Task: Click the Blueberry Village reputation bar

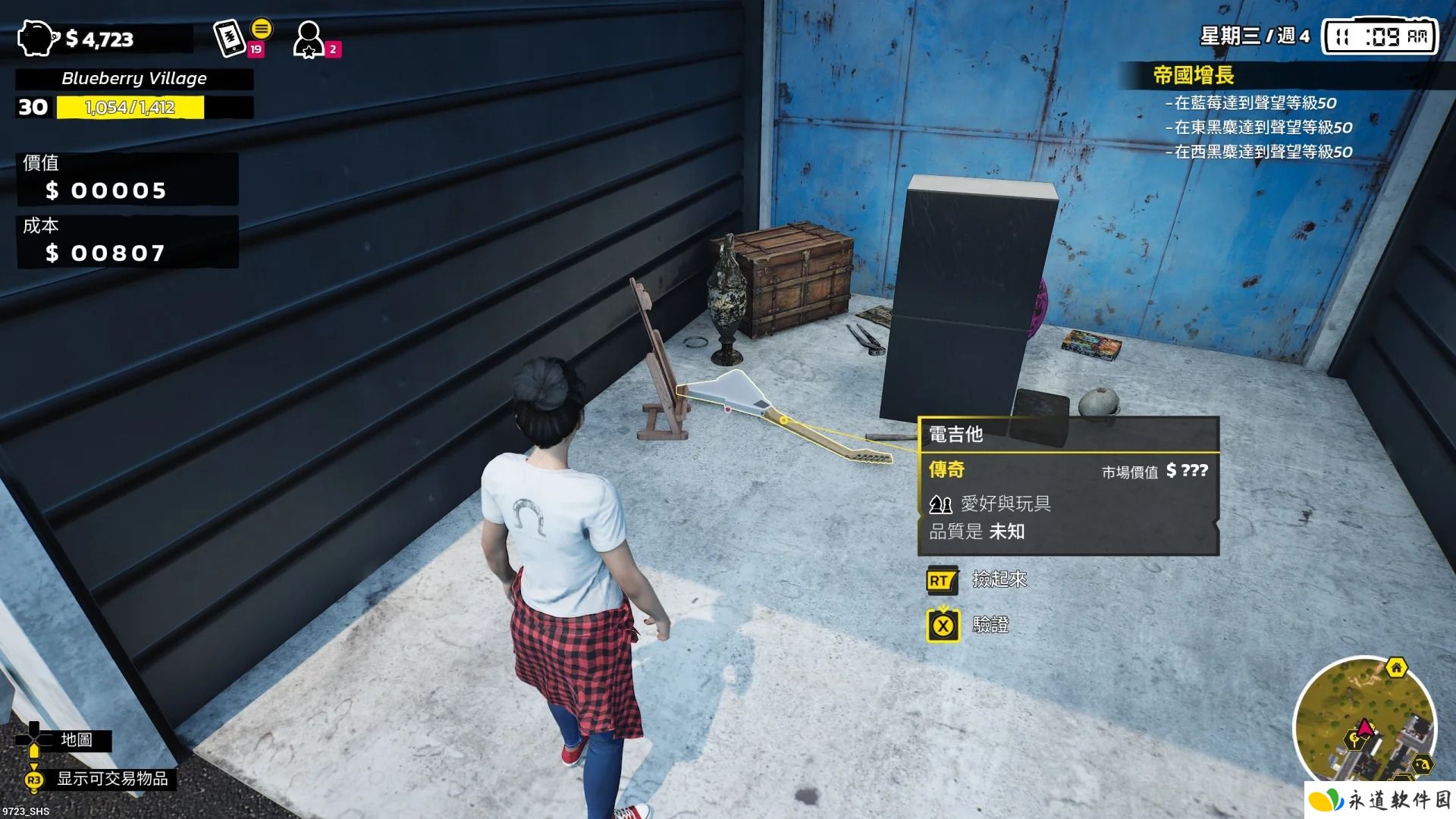Action: 130,108
